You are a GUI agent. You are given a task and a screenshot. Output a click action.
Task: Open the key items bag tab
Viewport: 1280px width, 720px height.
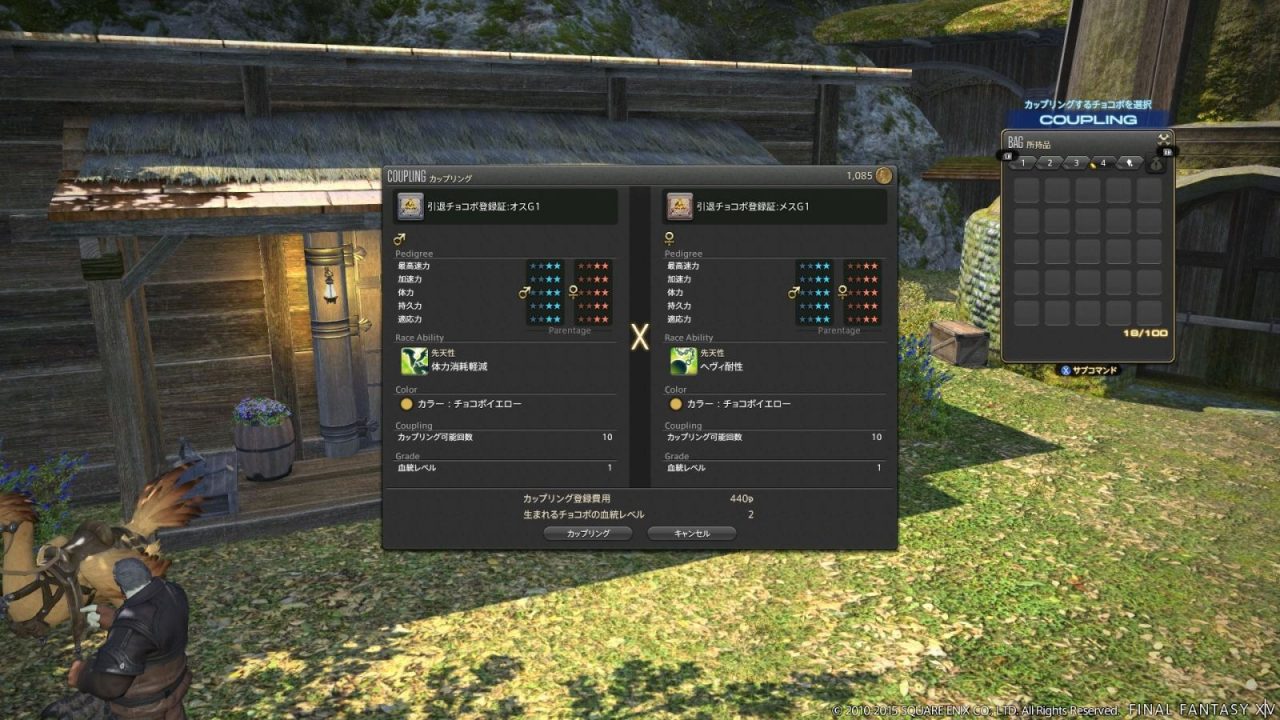[x=1128, y=162]
